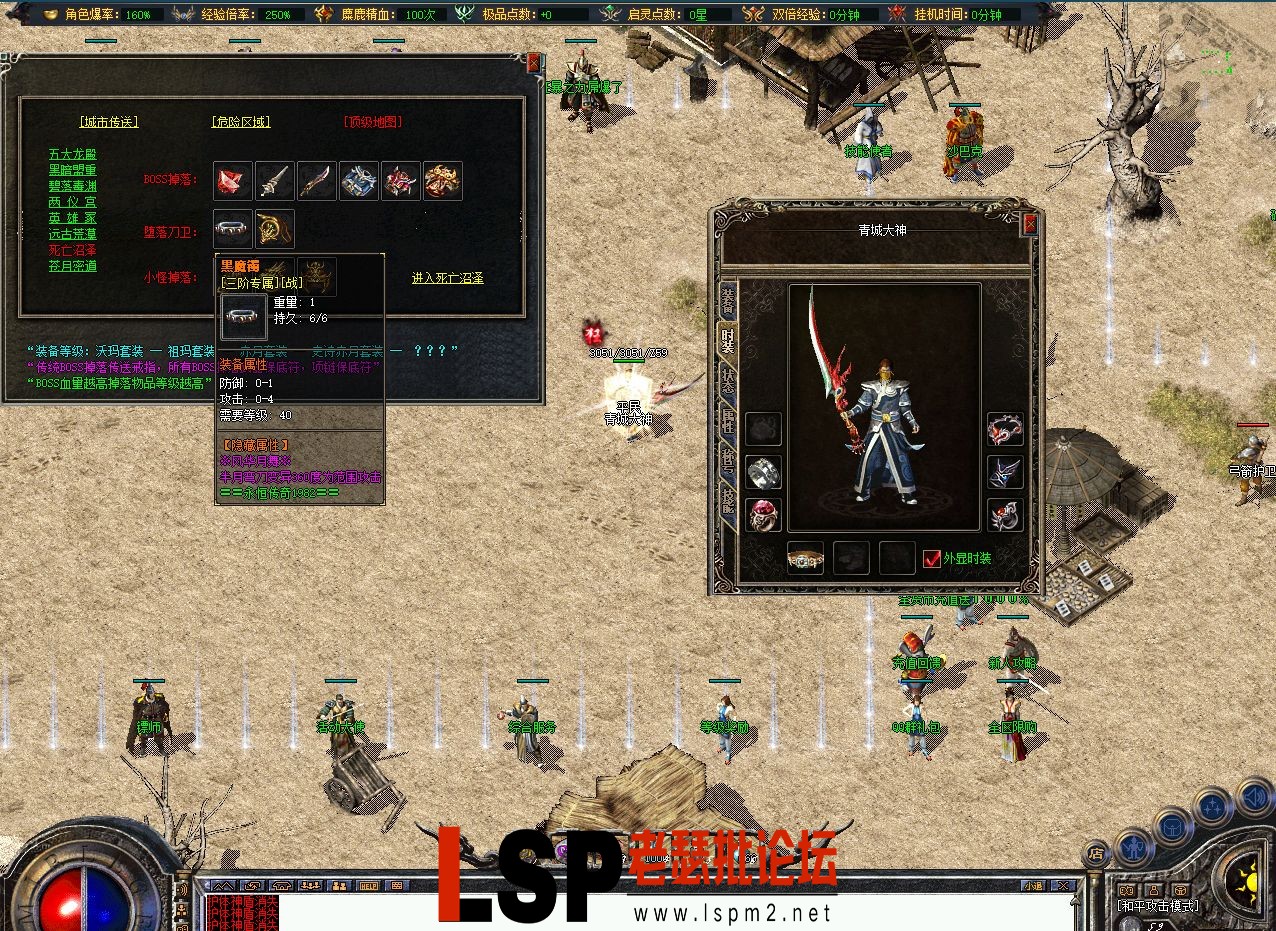The height and width of the screenshot is (931, 1276).
Task: Close the 青城大神 character panel
Action: point(1029,225)
